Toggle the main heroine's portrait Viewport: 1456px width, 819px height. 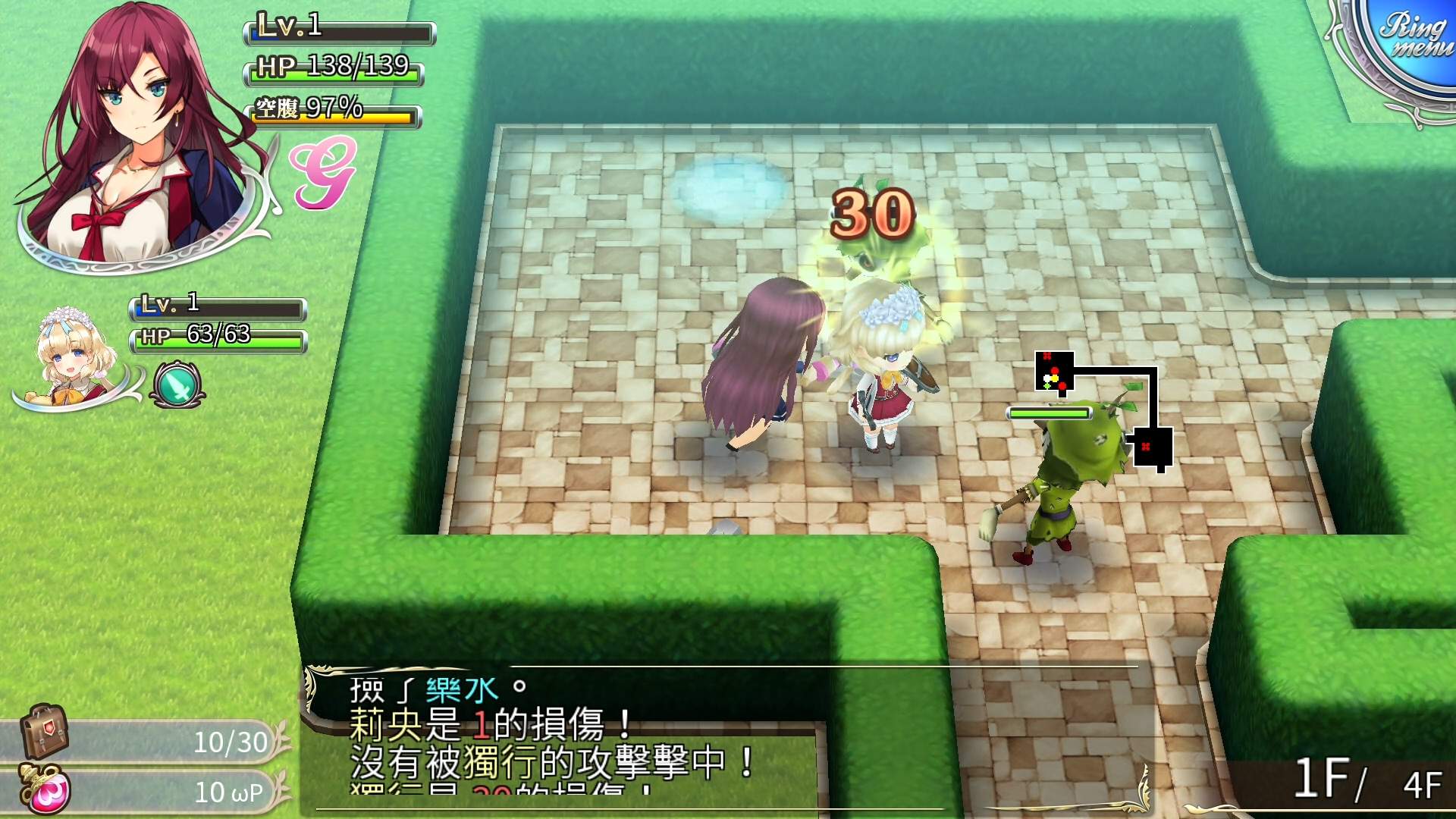[133, 136]
